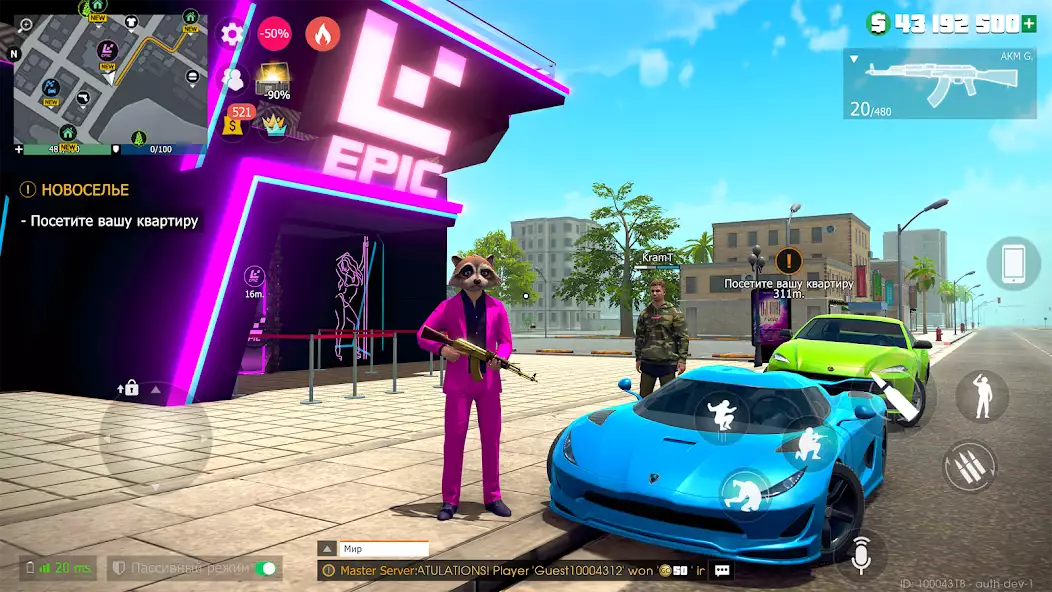Select the gun shop marker on the minimap
Screen dimensions: 1052x592
coord(83,98)
